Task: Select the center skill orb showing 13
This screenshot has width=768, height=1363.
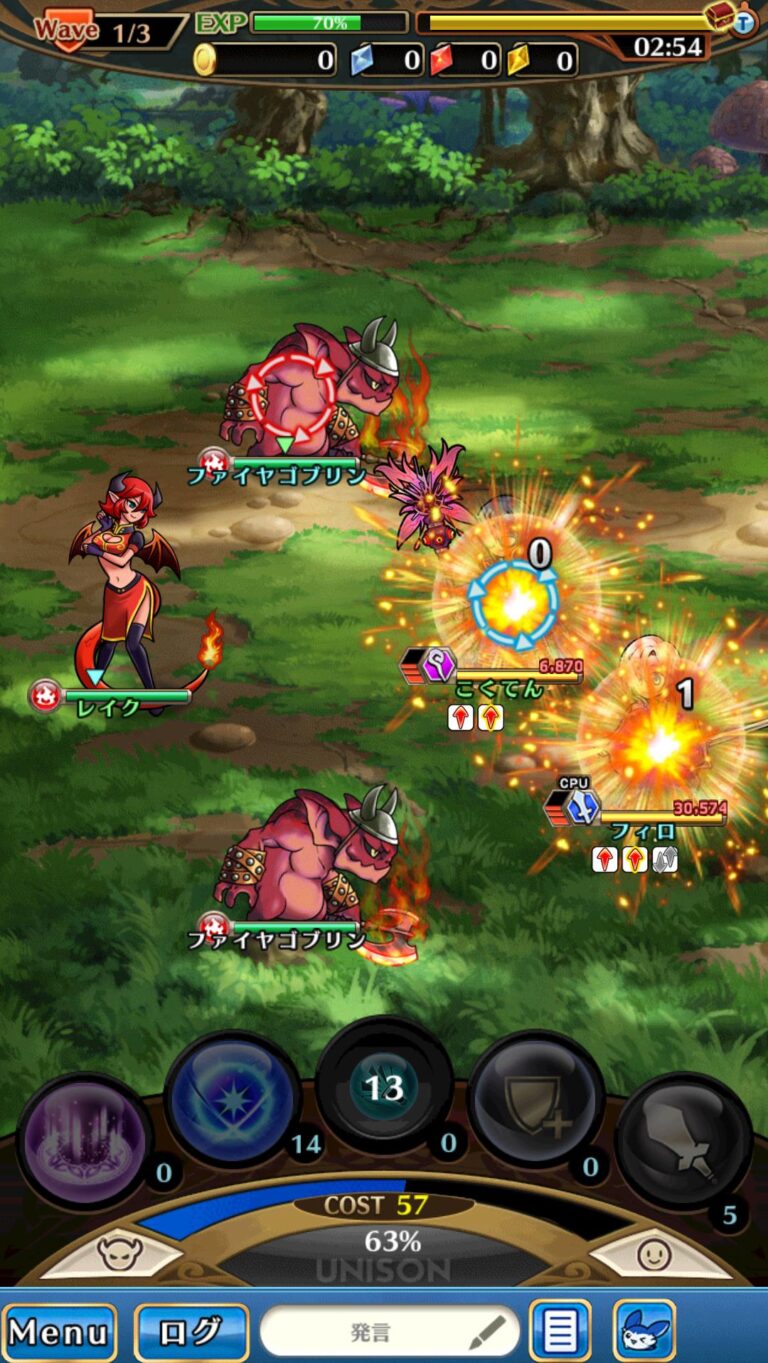Action: tap(384, 1087)
